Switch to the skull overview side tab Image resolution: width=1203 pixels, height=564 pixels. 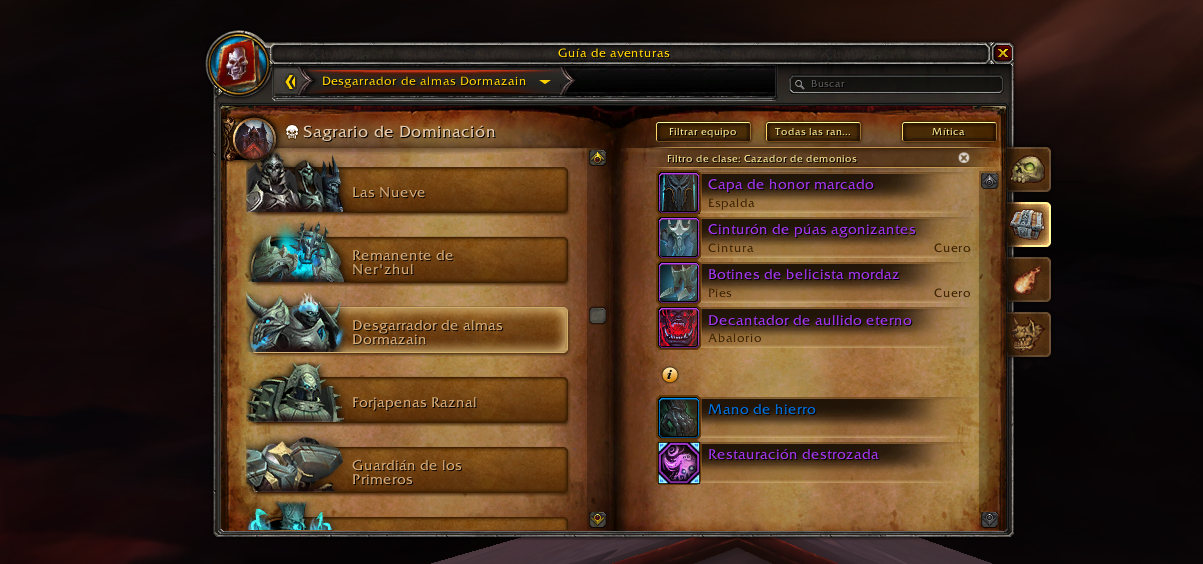(1027, 170)
